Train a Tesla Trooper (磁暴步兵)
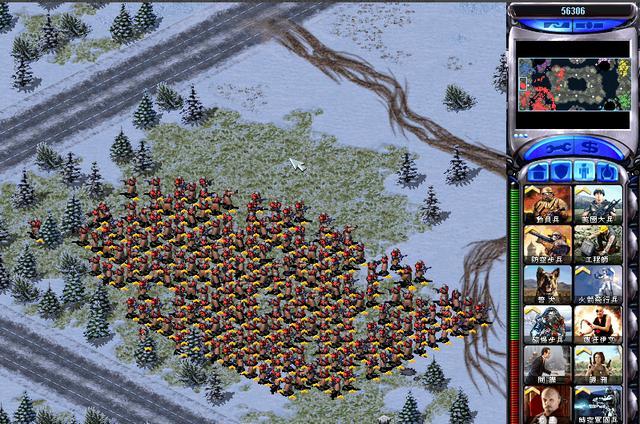The width and height of the screenshot is (640, 424). coord(547,323)
